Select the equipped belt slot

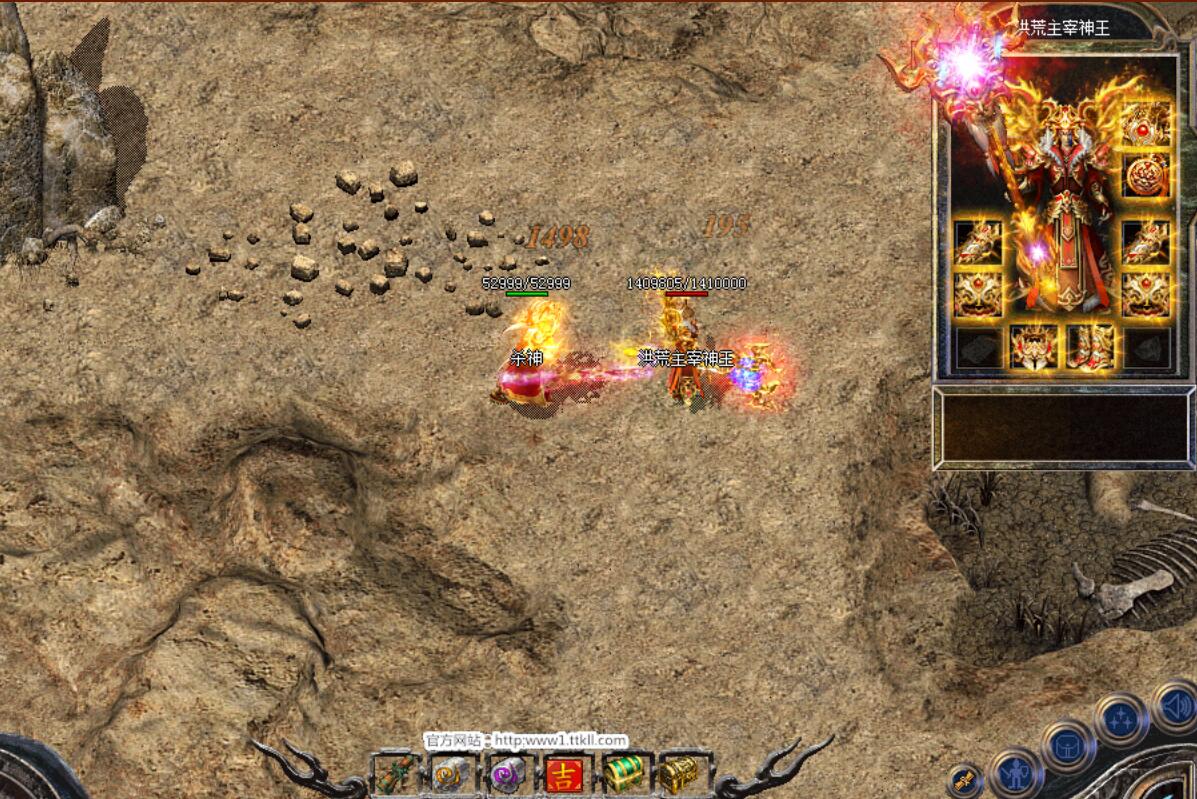tap(1034, 346)
